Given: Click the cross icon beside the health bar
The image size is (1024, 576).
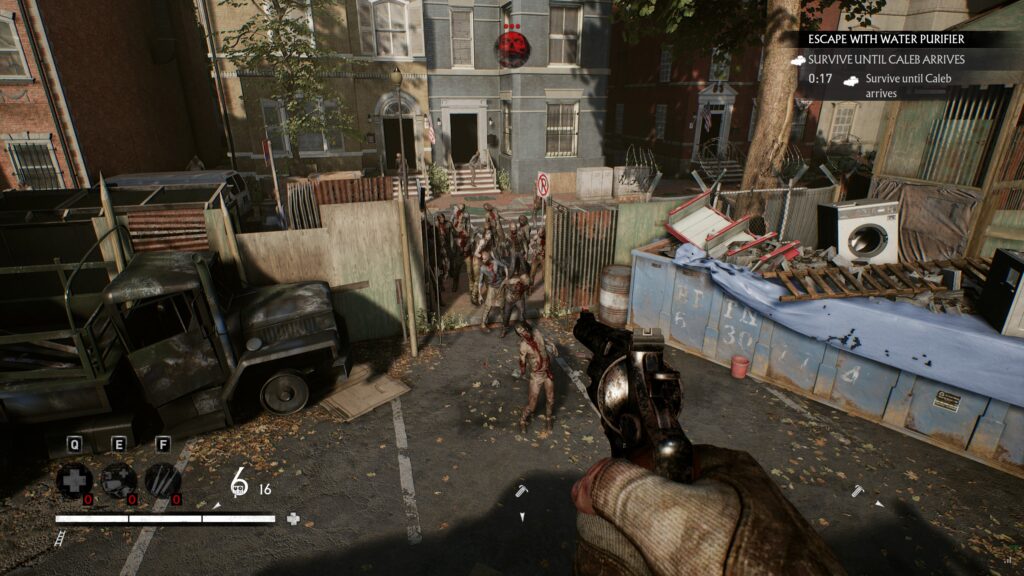Looking at the screenshot, I should click(293, 519).
